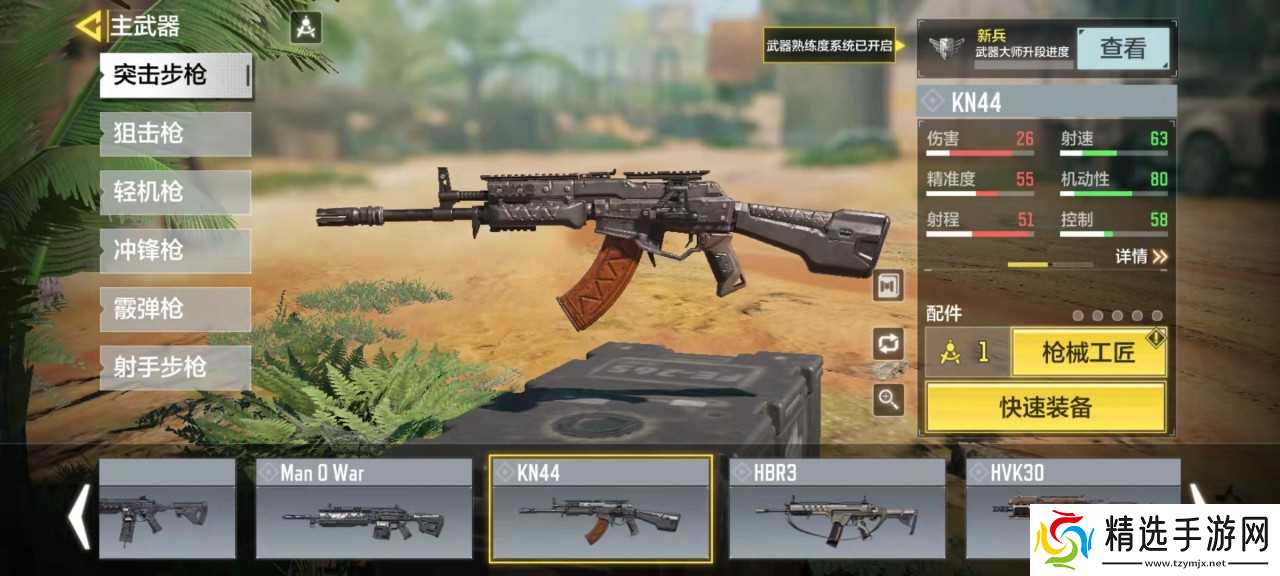Click the 武器熟练度系统已开启 notice

tap(829, 45)
